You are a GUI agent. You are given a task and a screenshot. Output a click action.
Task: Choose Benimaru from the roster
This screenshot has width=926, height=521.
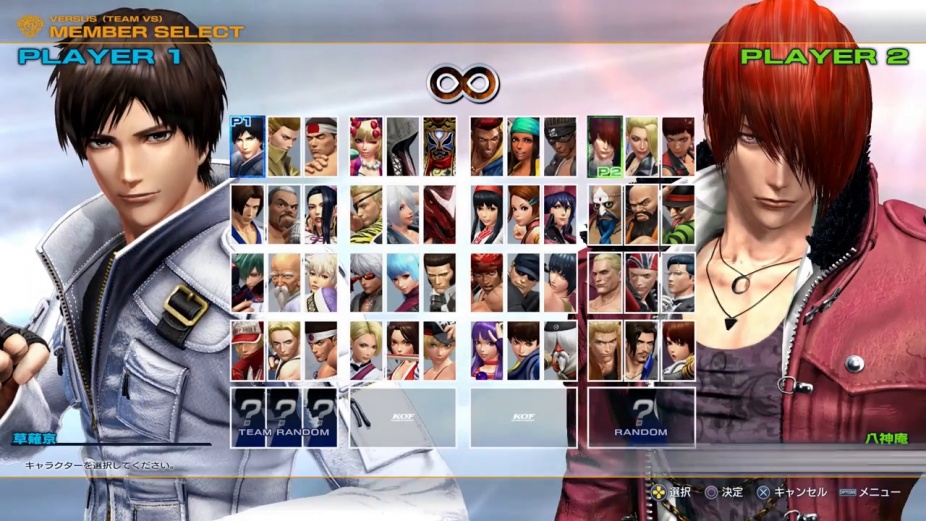pos(285,147)
